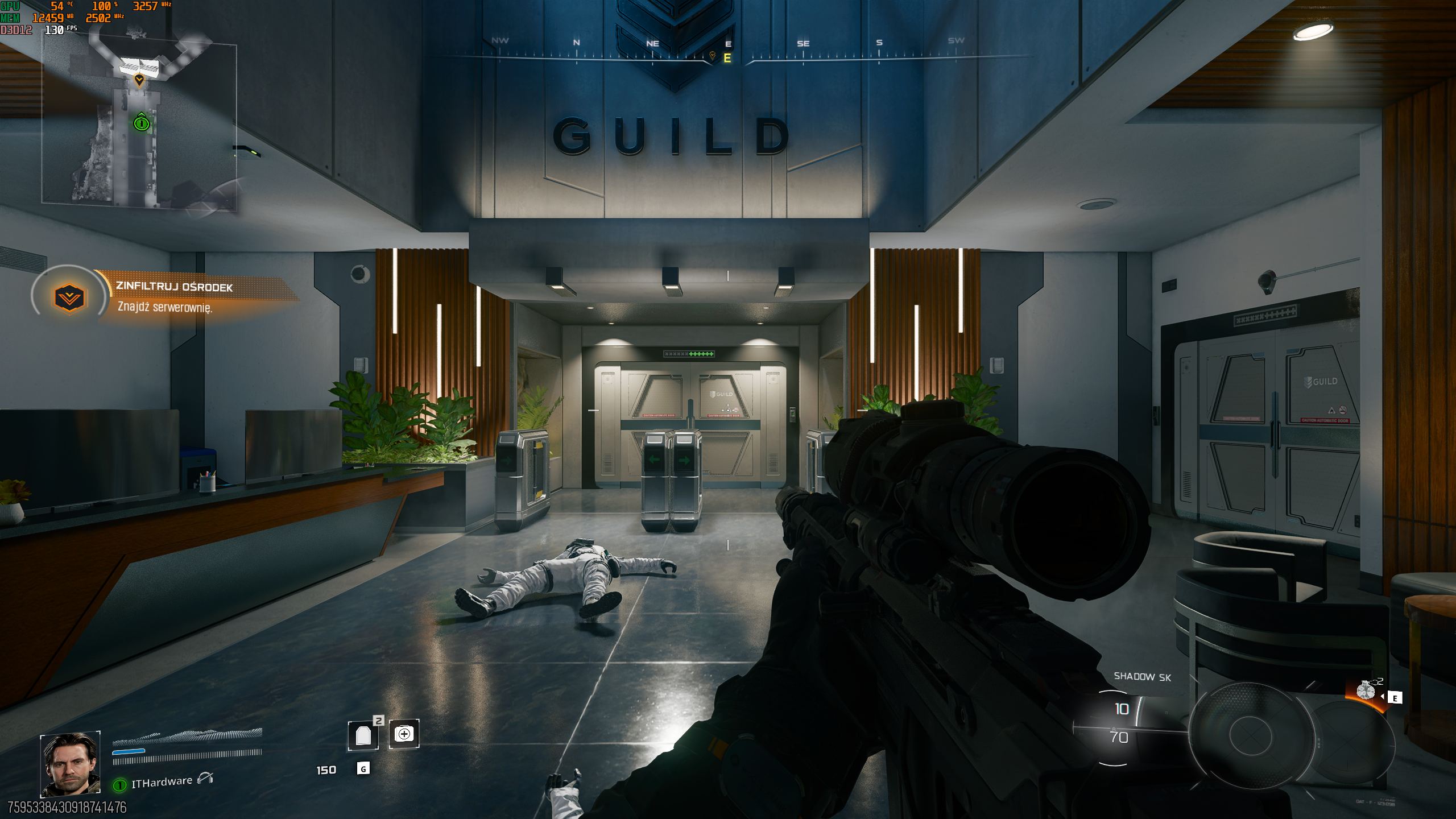Click the orange objective marker on minimap
The height and width of the screenshot is (819, 1456).
(x=139, y=80)
